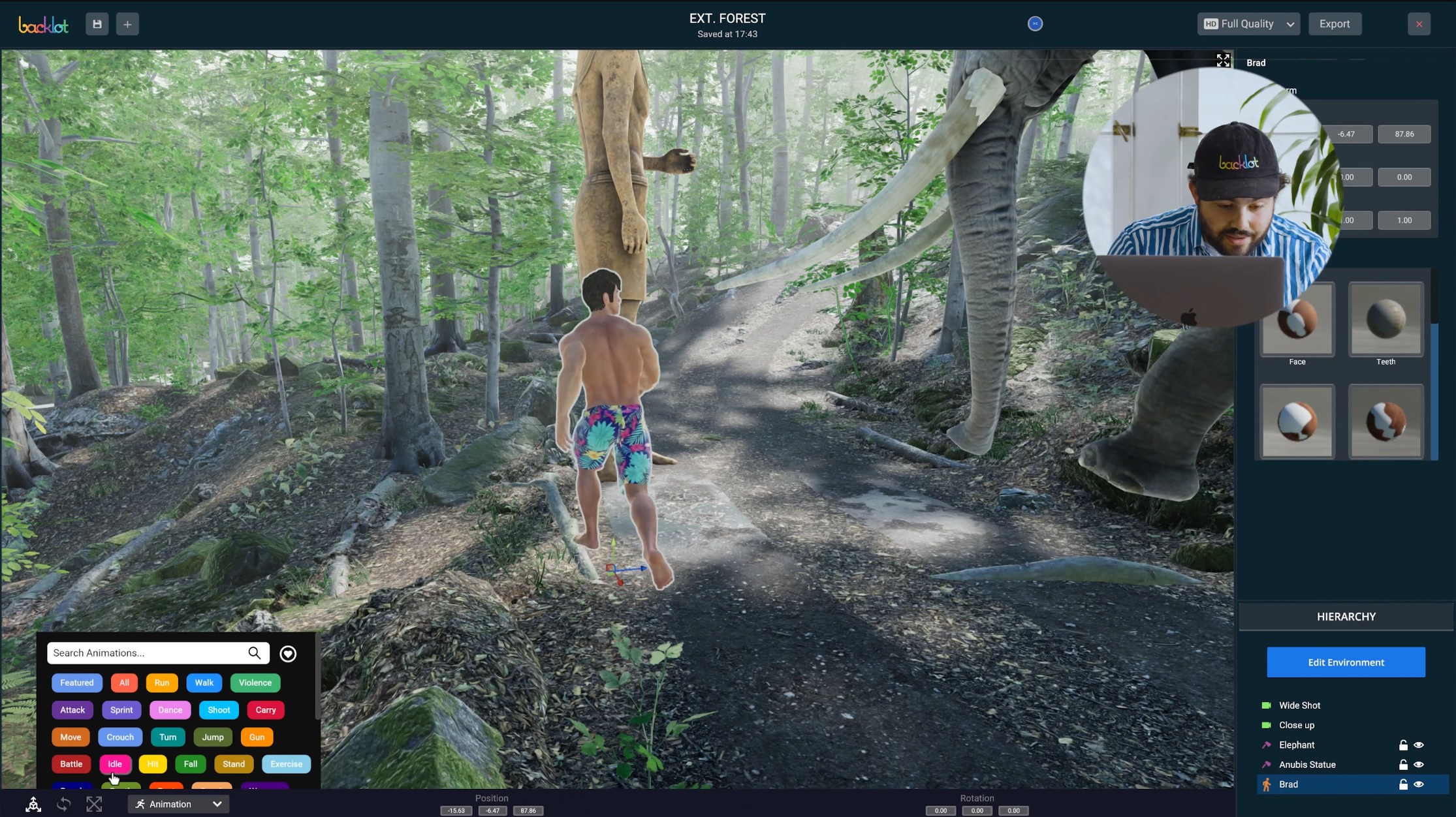Viewport: 1456px width, 817px height.
Task: Click the save icon in top bar
Action: pos(97,24)
